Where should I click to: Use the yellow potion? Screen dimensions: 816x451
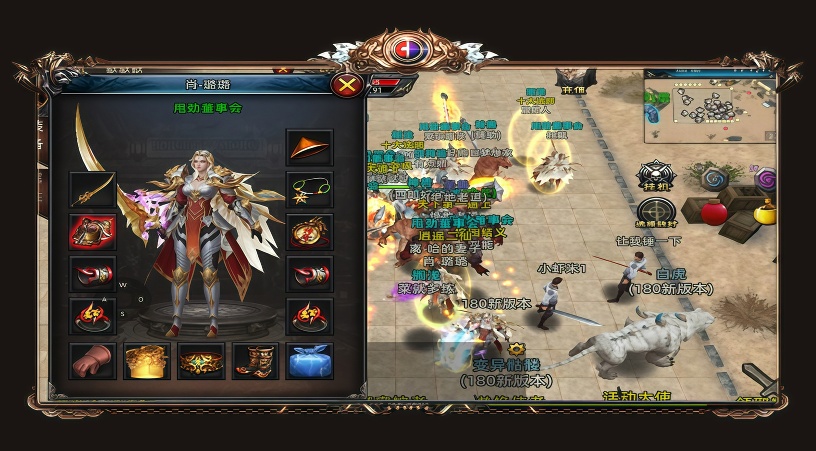click(765, 212)
